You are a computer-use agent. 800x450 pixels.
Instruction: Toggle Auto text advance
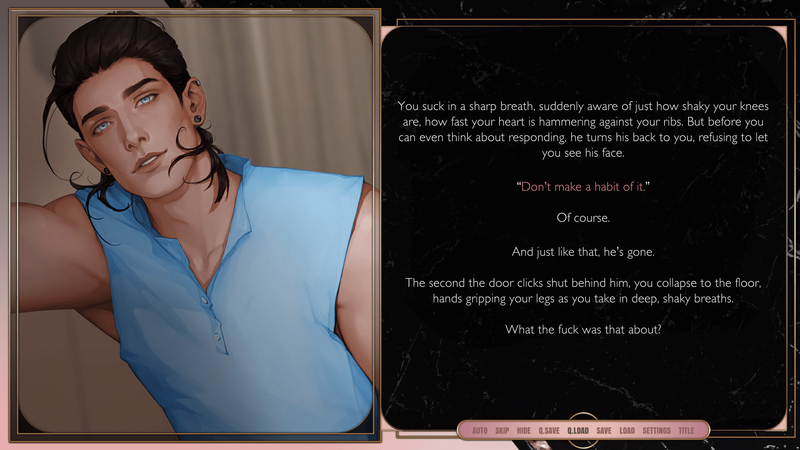(x=479, y=430)
